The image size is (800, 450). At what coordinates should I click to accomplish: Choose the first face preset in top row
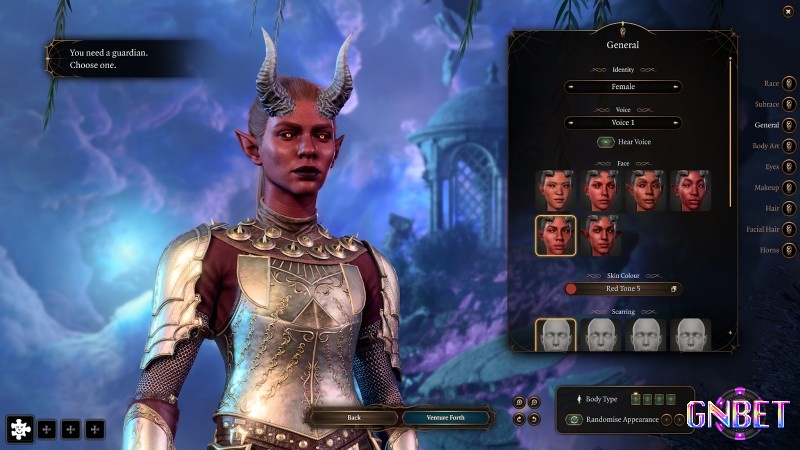(x=555, y=190)
